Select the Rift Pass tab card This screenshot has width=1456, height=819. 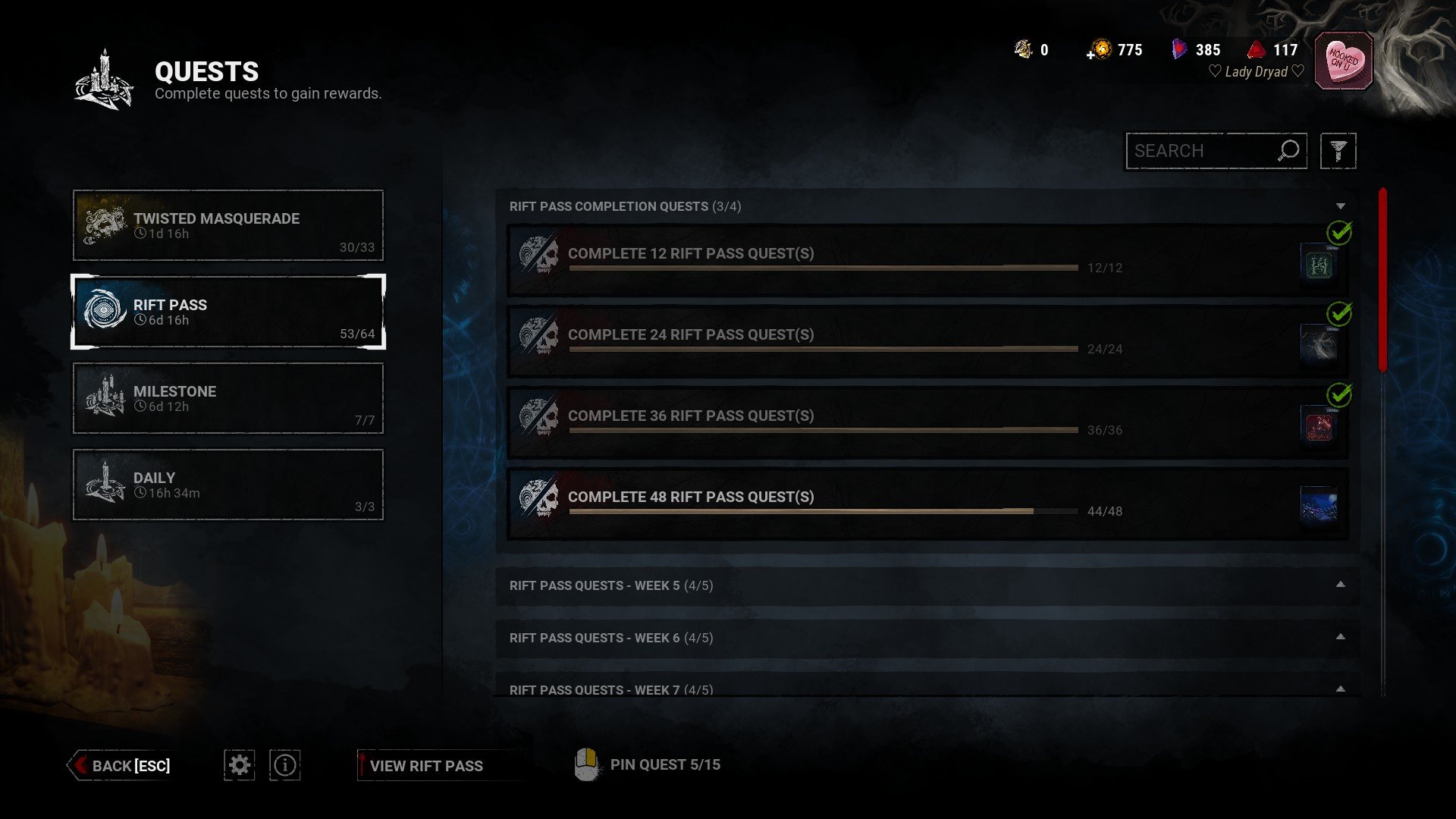click(x=227, y=312)
